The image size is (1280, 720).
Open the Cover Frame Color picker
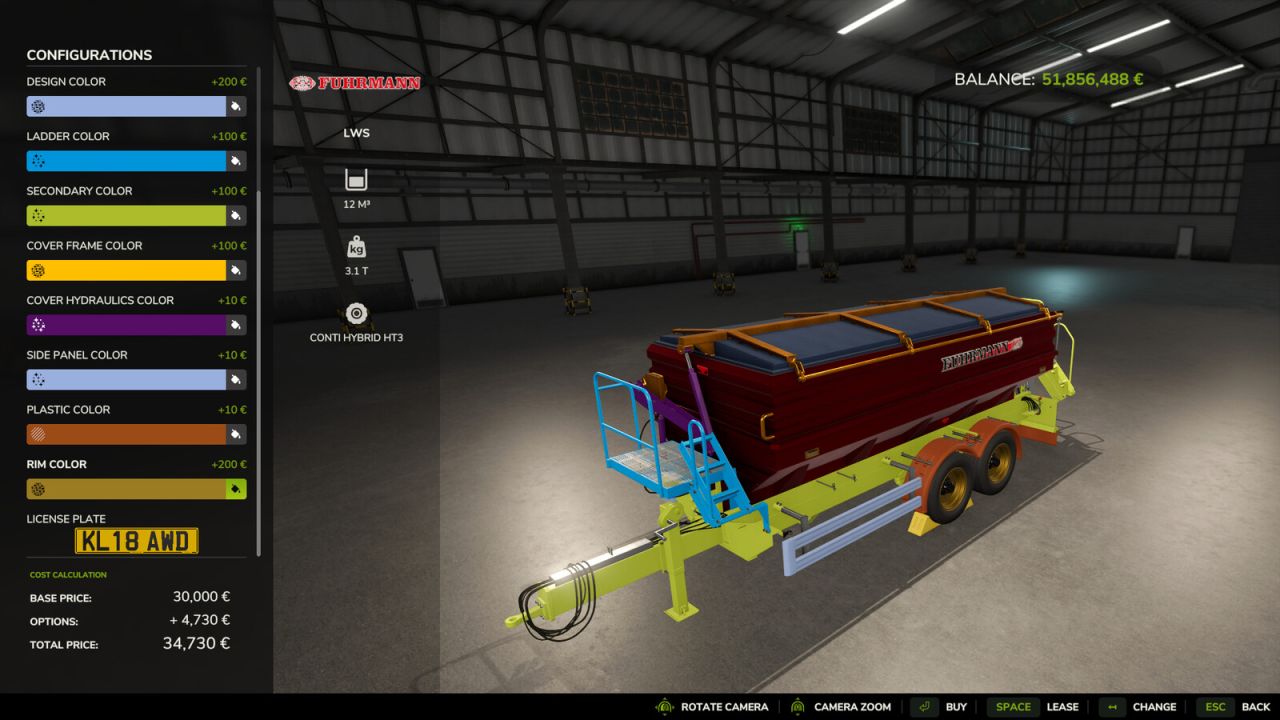(x=236, y=270)
